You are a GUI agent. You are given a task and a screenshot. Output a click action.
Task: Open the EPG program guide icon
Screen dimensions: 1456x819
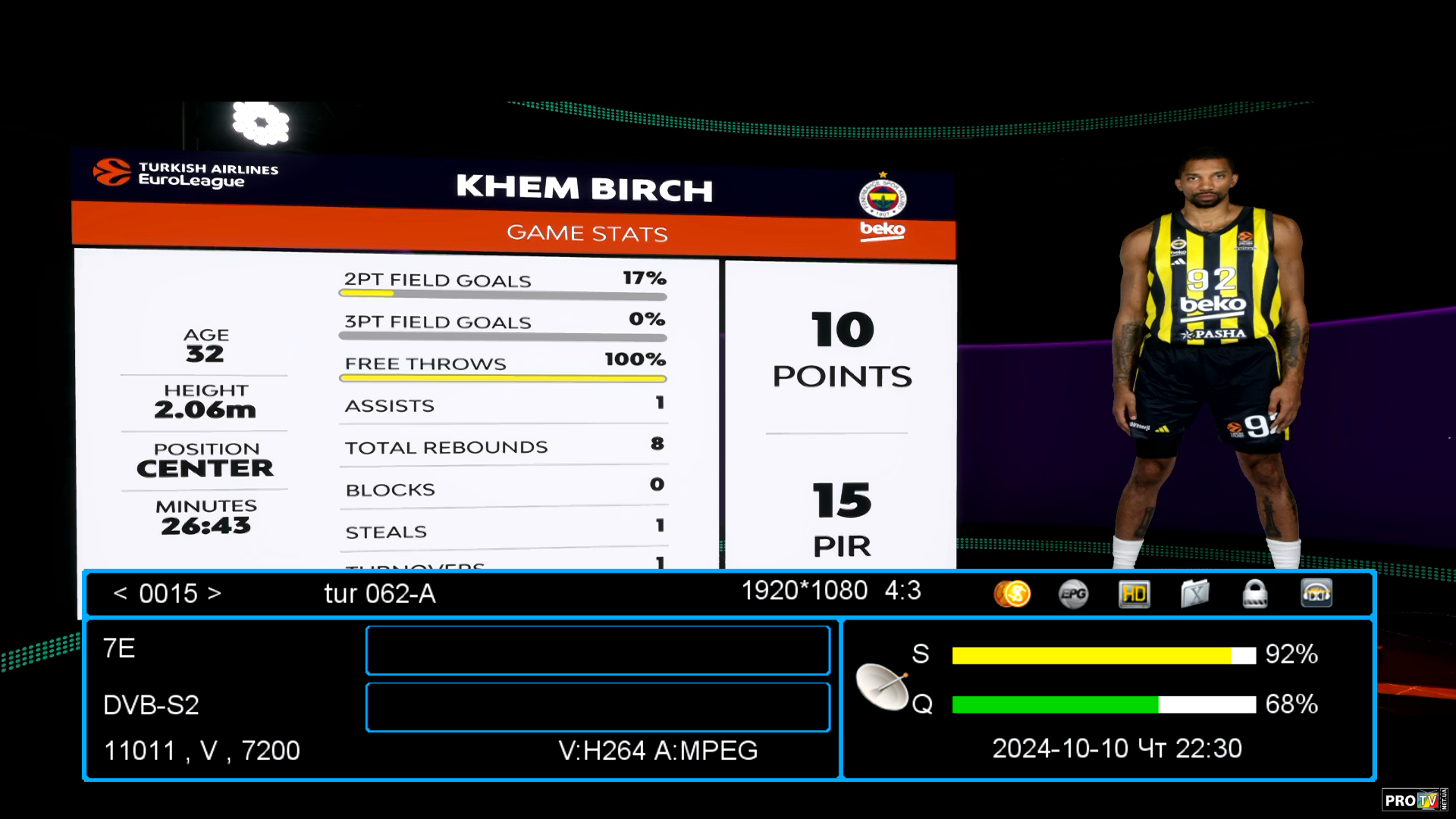coord(1073,594)
